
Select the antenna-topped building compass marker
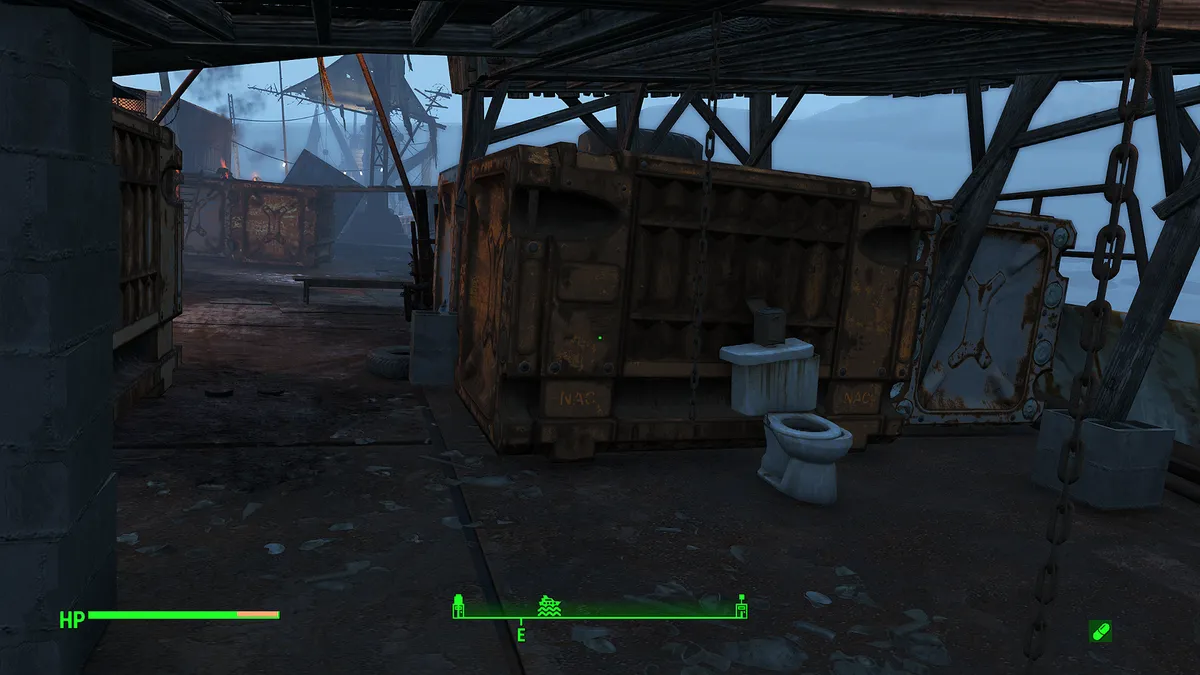[x=741, y=606]
